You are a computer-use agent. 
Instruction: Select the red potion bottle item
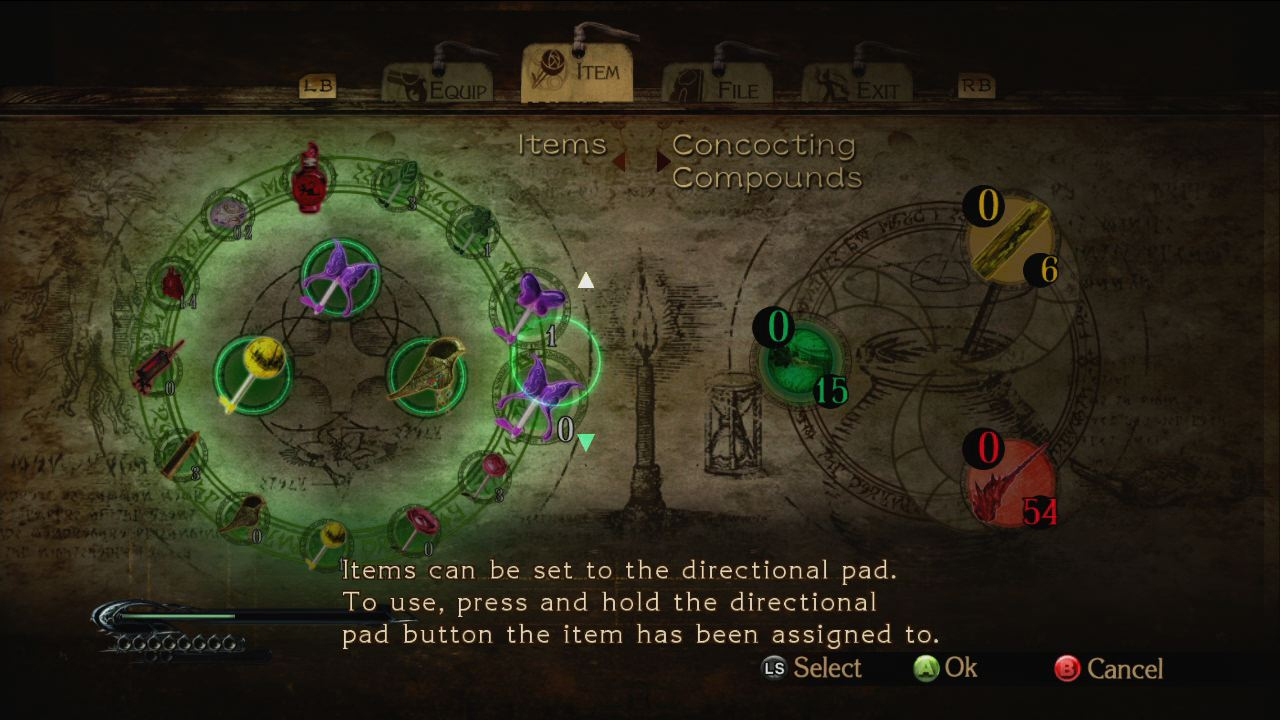[310, 181]
